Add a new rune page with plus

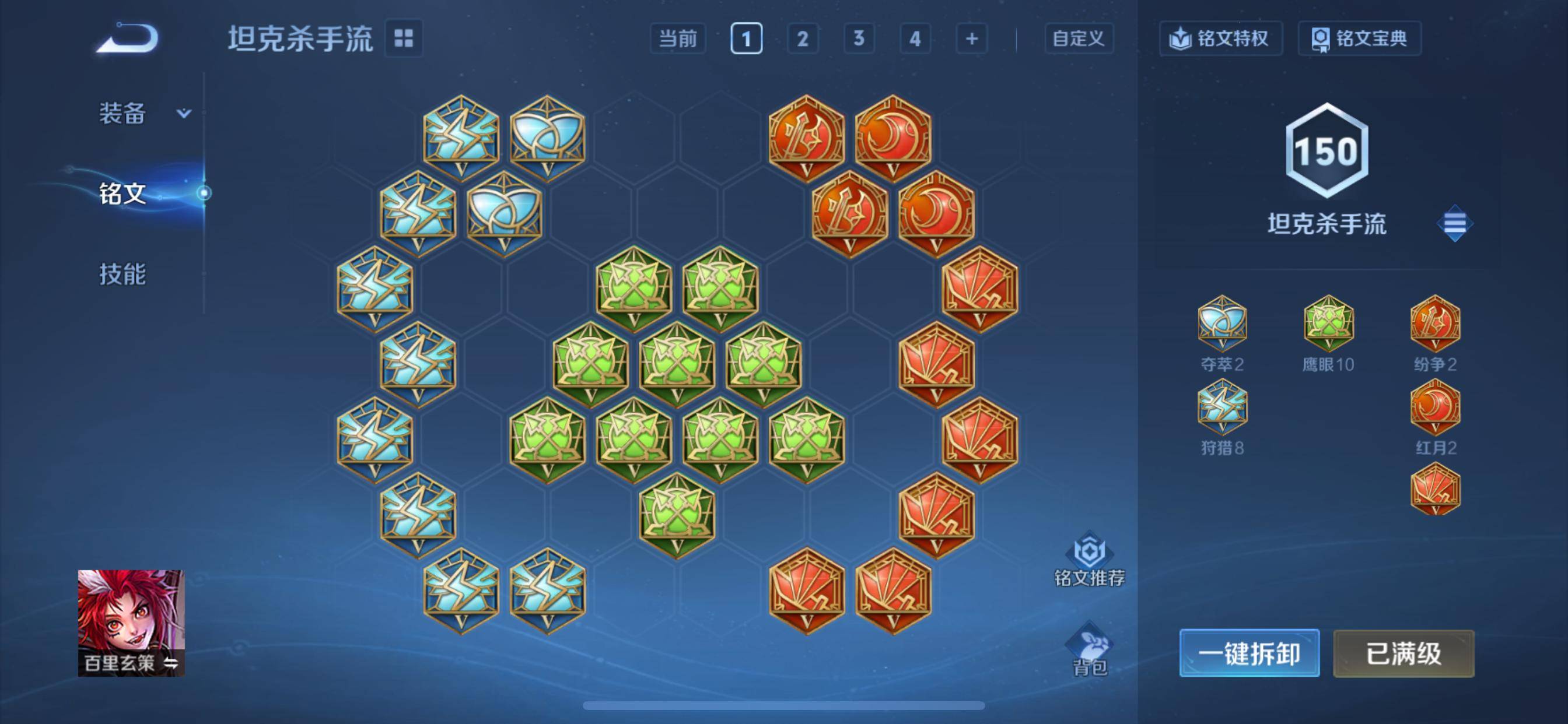point(971,39)
